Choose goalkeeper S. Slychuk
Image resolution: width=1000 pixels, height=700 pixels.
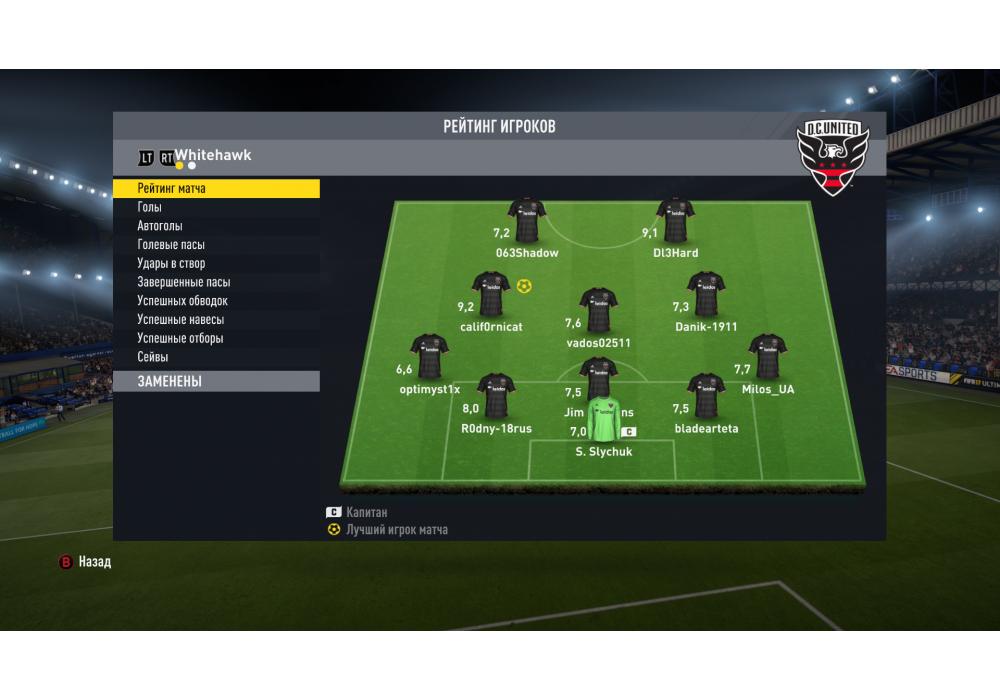click(x=603, y=421)
